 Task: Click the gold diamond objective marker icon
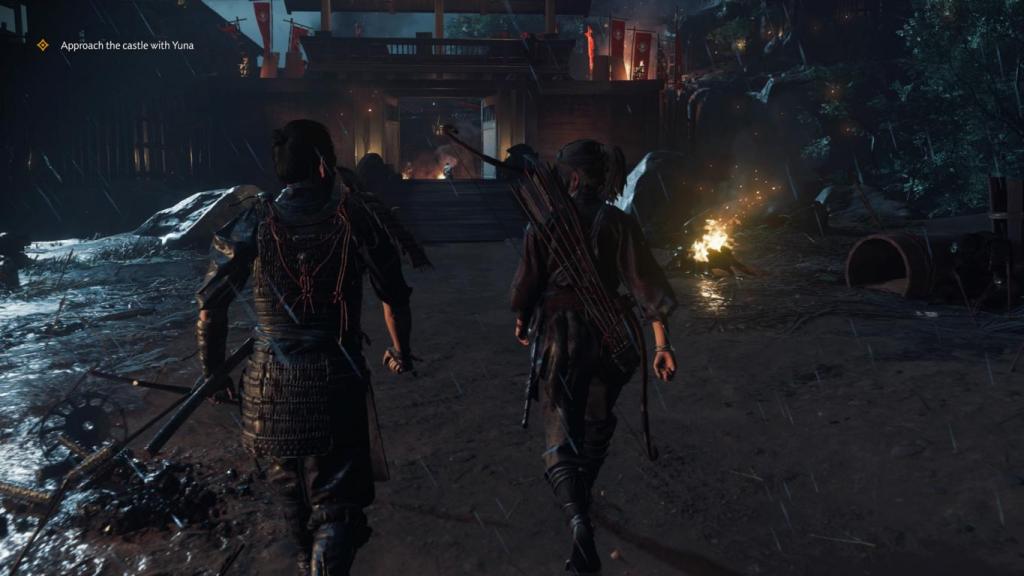click(x=43, y=45)
